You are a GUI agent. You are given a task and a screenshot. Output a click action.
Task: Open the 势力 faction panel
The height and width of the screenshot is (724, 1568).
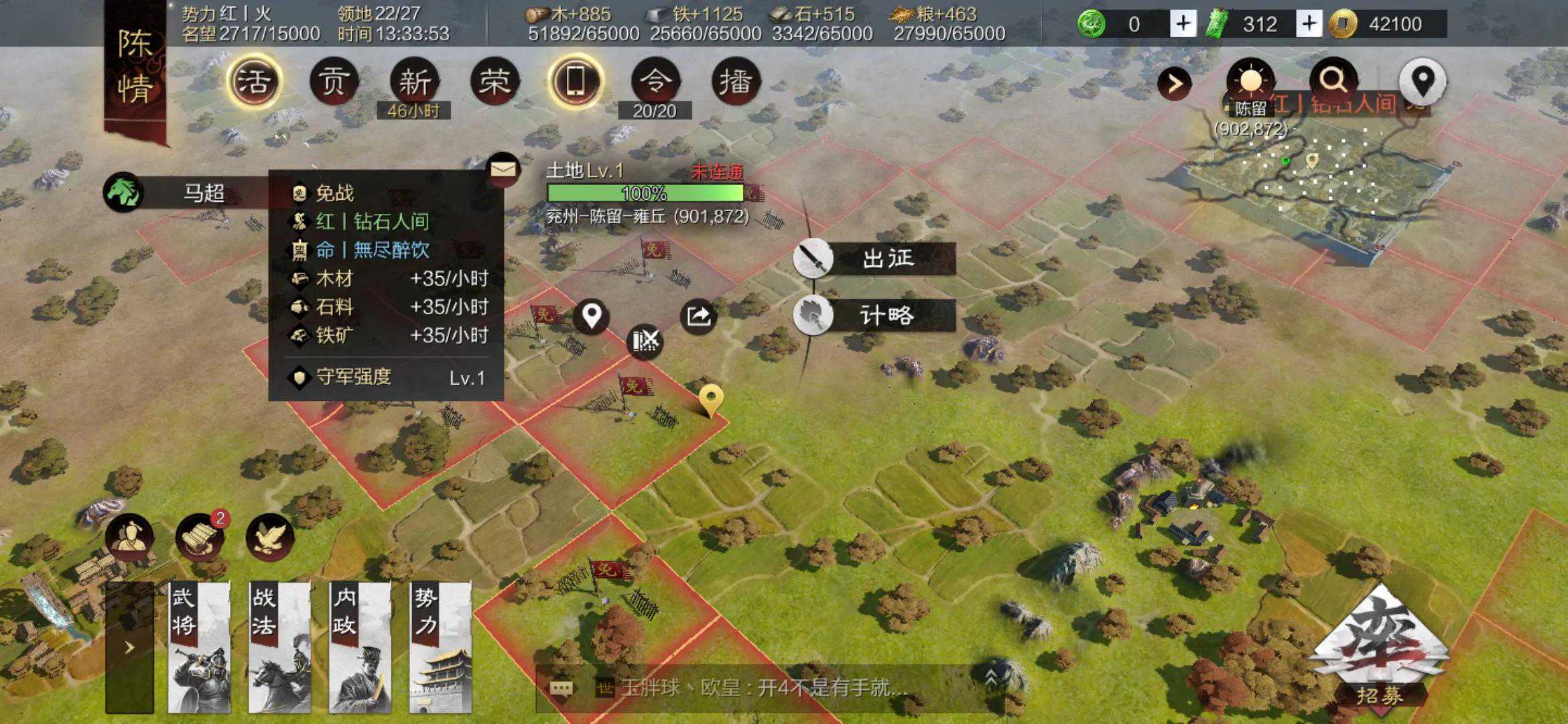[440, 647]
